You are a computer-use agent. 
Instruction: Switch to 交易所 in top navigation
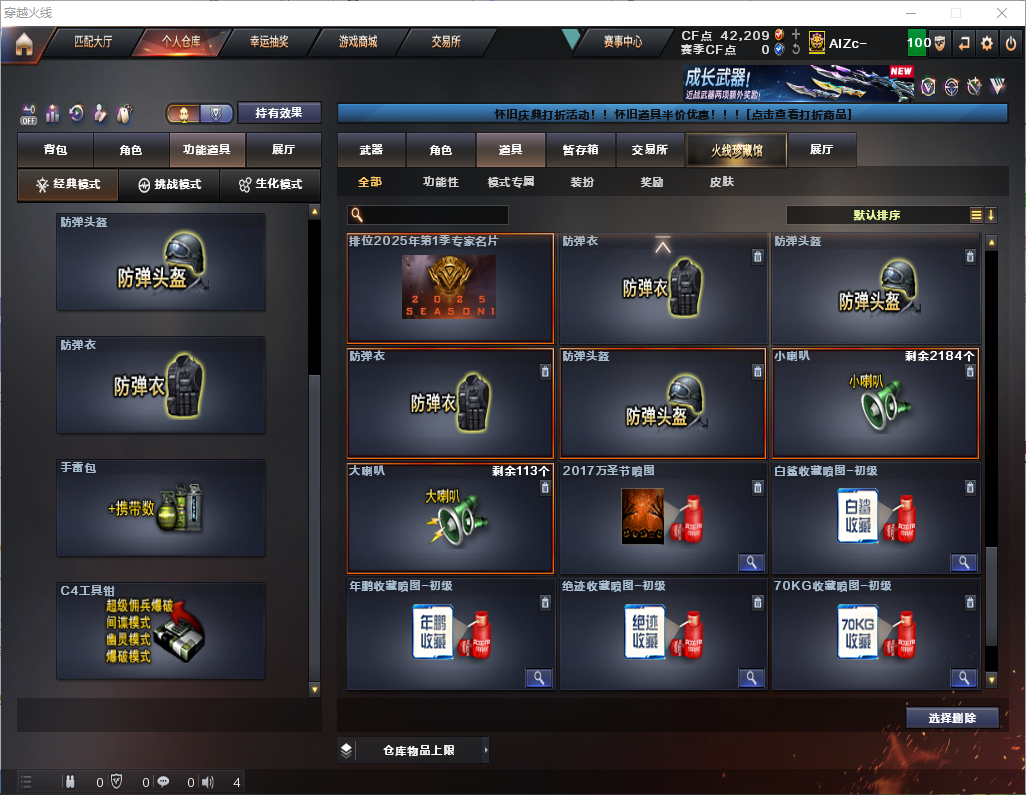click(446, 42)
